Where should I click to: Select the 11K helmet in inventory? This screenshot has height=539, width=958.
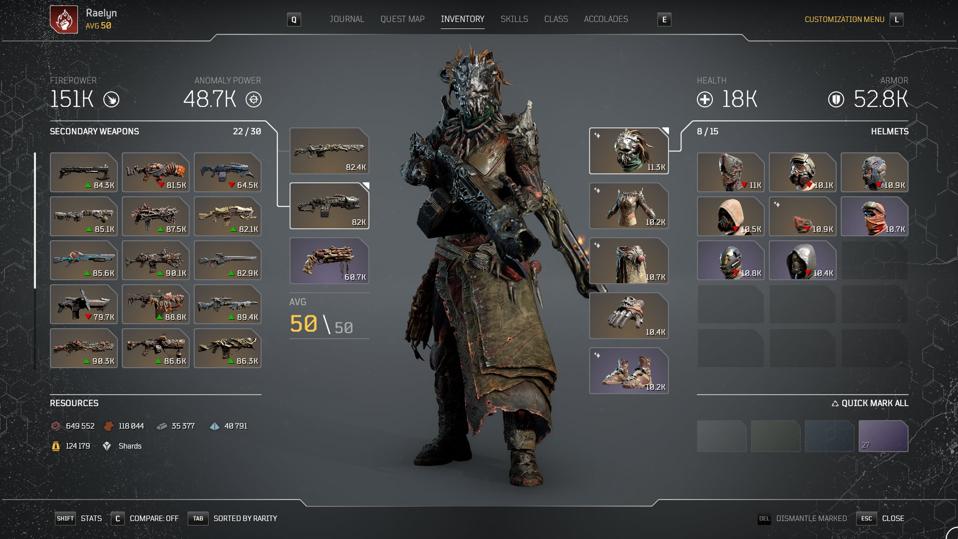(x=731, y=172)
